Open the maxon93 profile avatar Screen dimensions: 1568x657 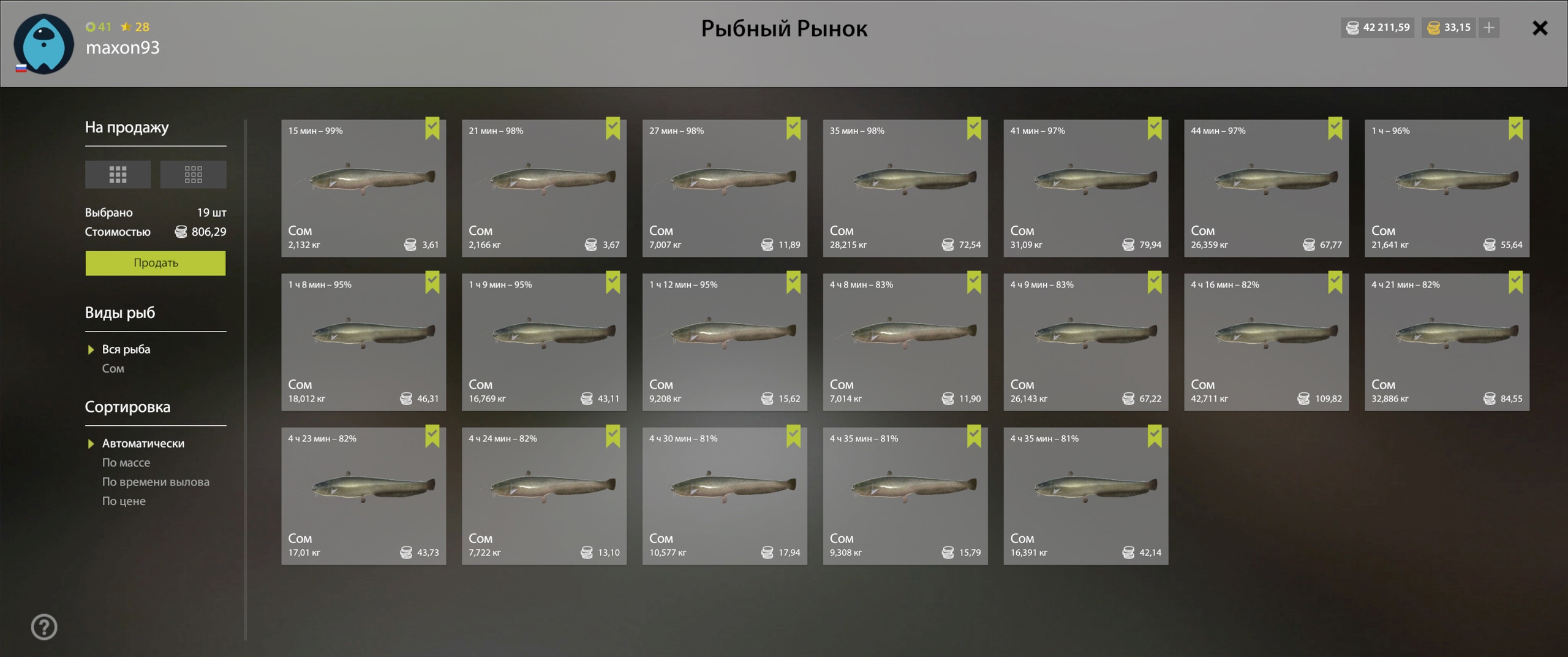click(x=43, y=44)
